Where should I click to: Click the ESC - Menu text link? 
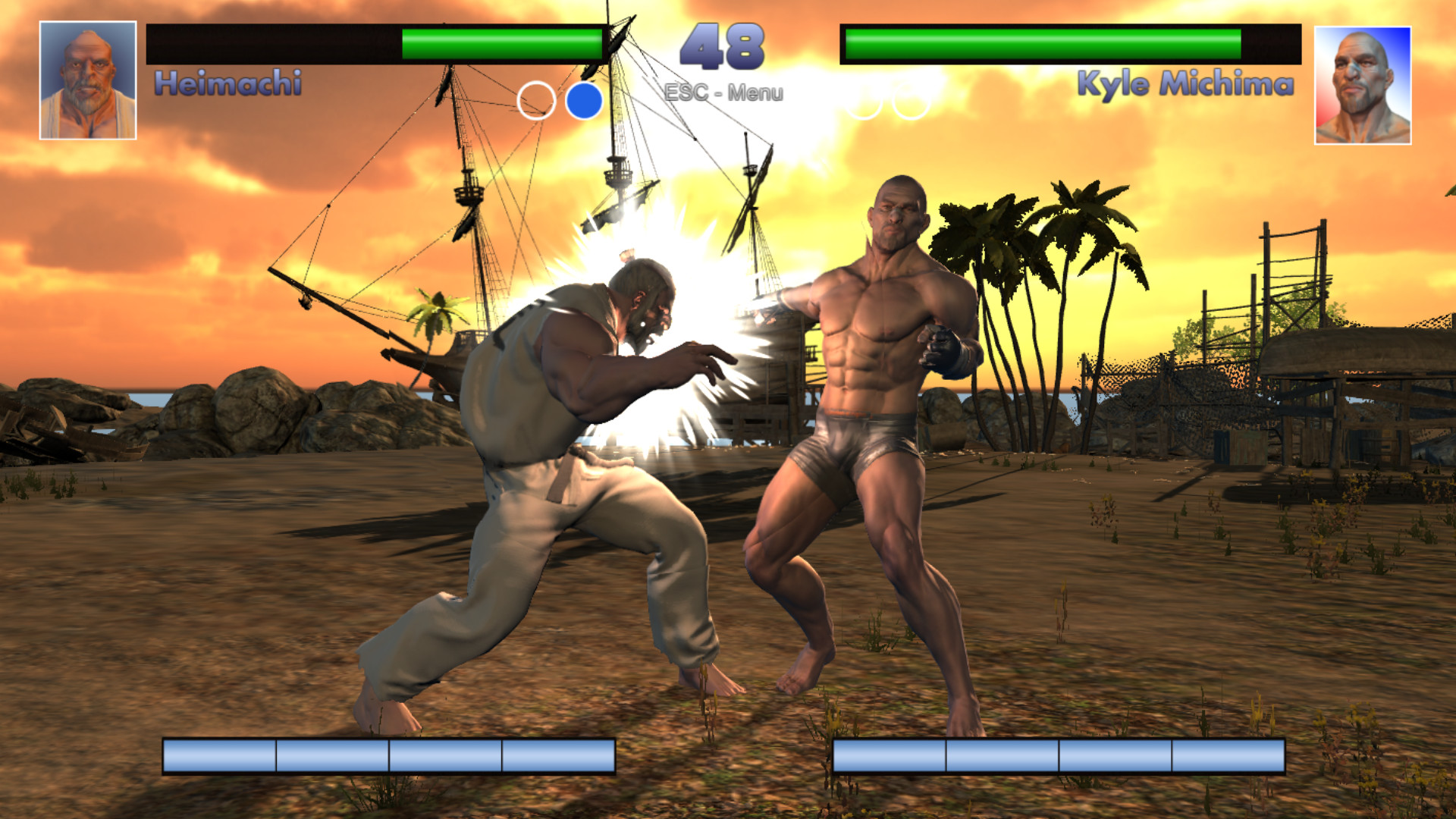723,94
